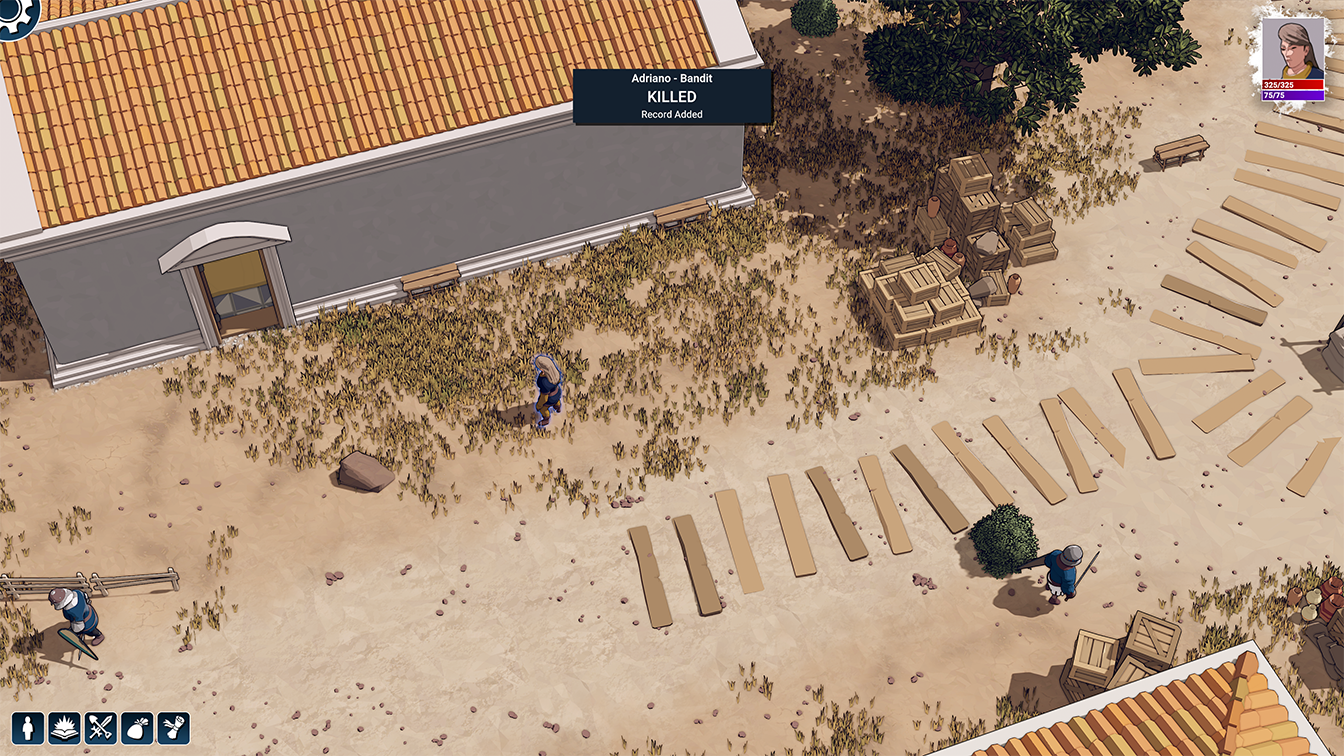
Task: Click the Record Added text
Action: 671,114
